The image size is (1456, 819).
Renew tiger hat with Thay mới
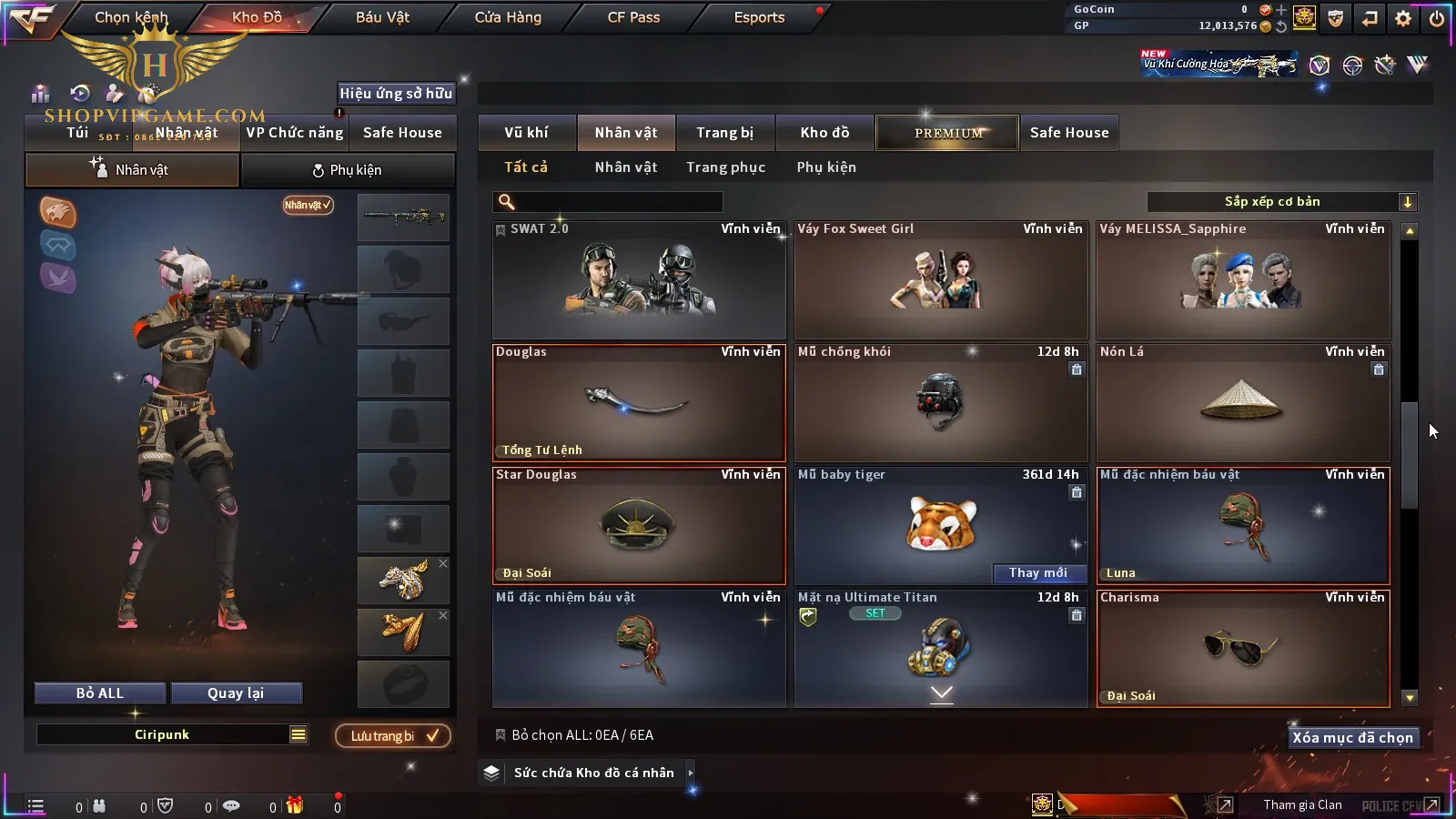tap(1038, 572)
